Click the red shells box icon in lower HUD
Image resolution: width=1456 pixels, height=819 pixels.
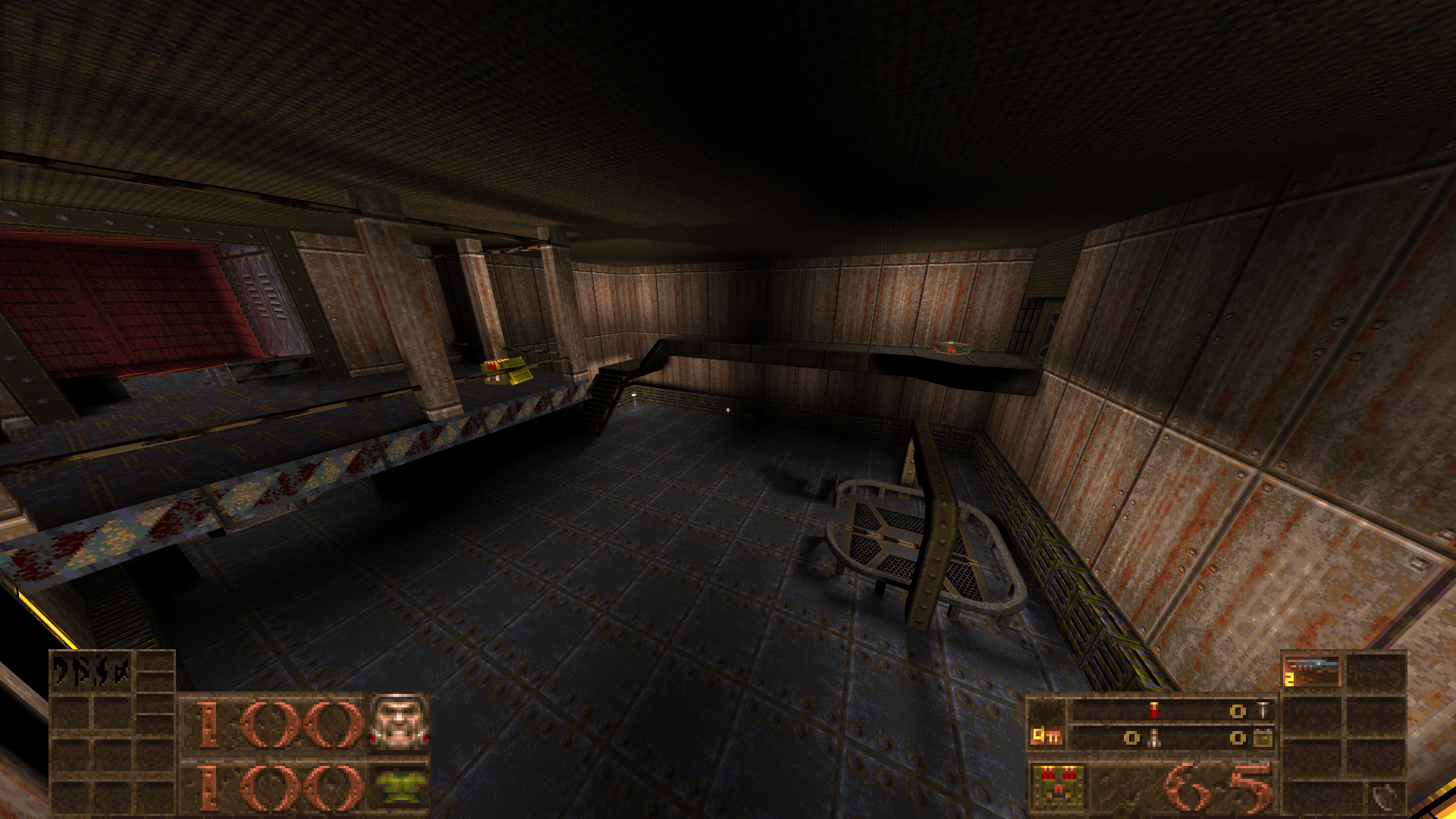coord(1059,787)
